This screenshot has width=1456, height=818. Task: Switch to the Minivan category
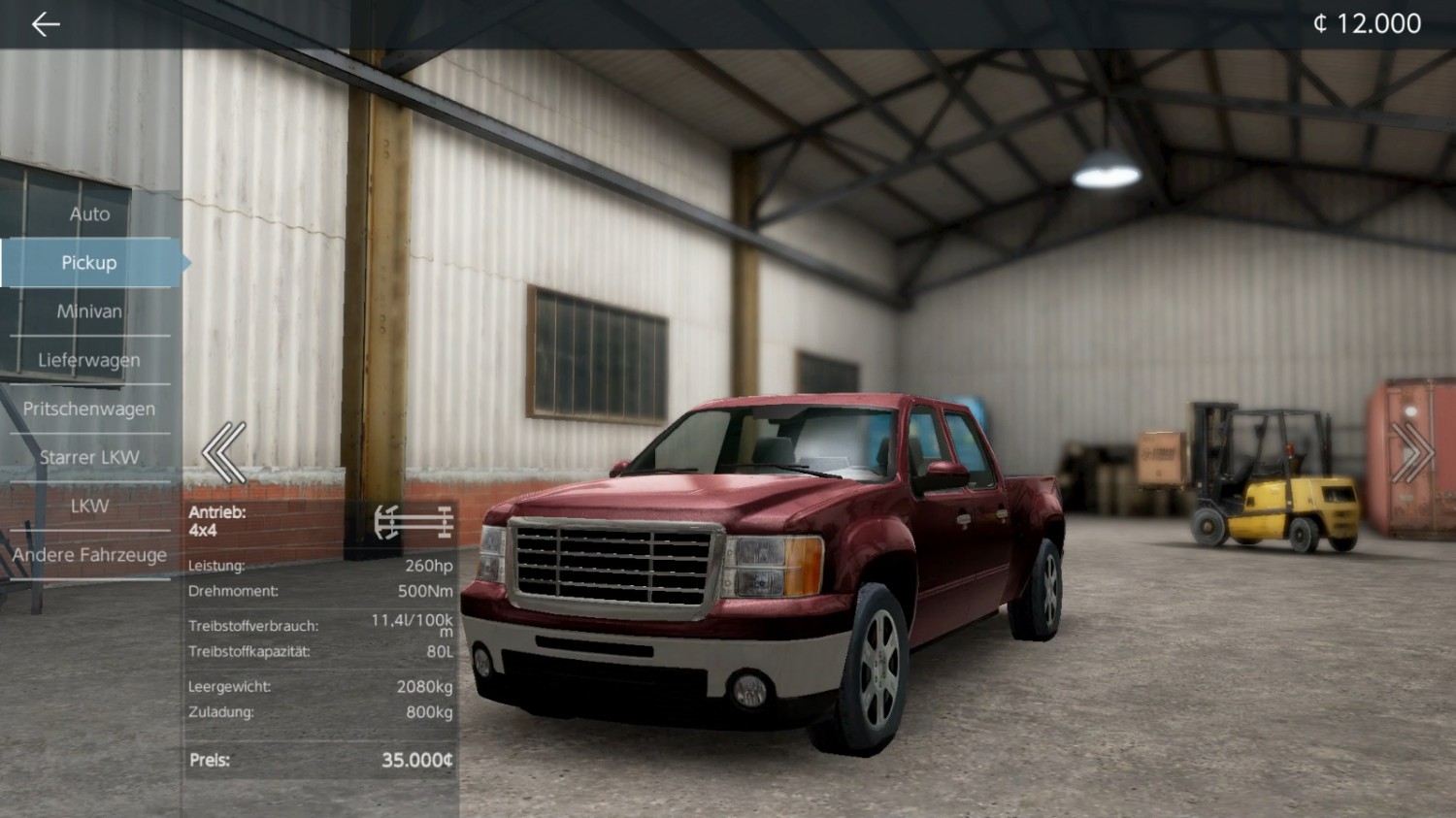coord(89,311)
